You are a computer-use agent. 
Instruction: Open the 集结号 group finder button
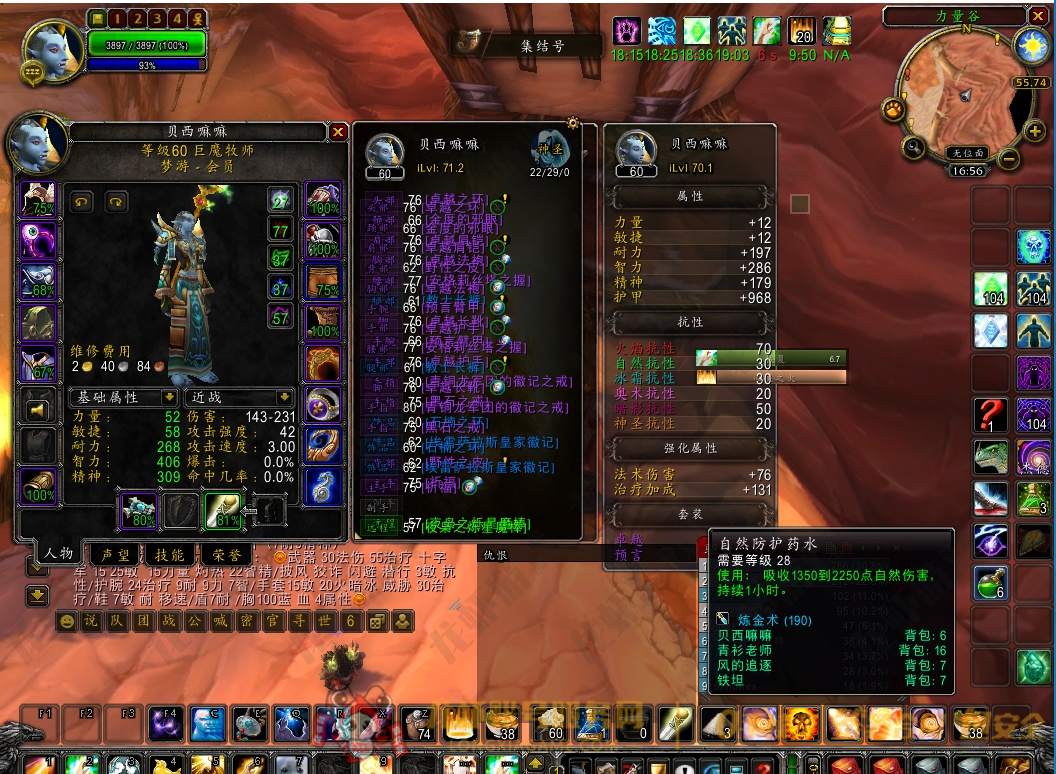click(x=528, y=44)
